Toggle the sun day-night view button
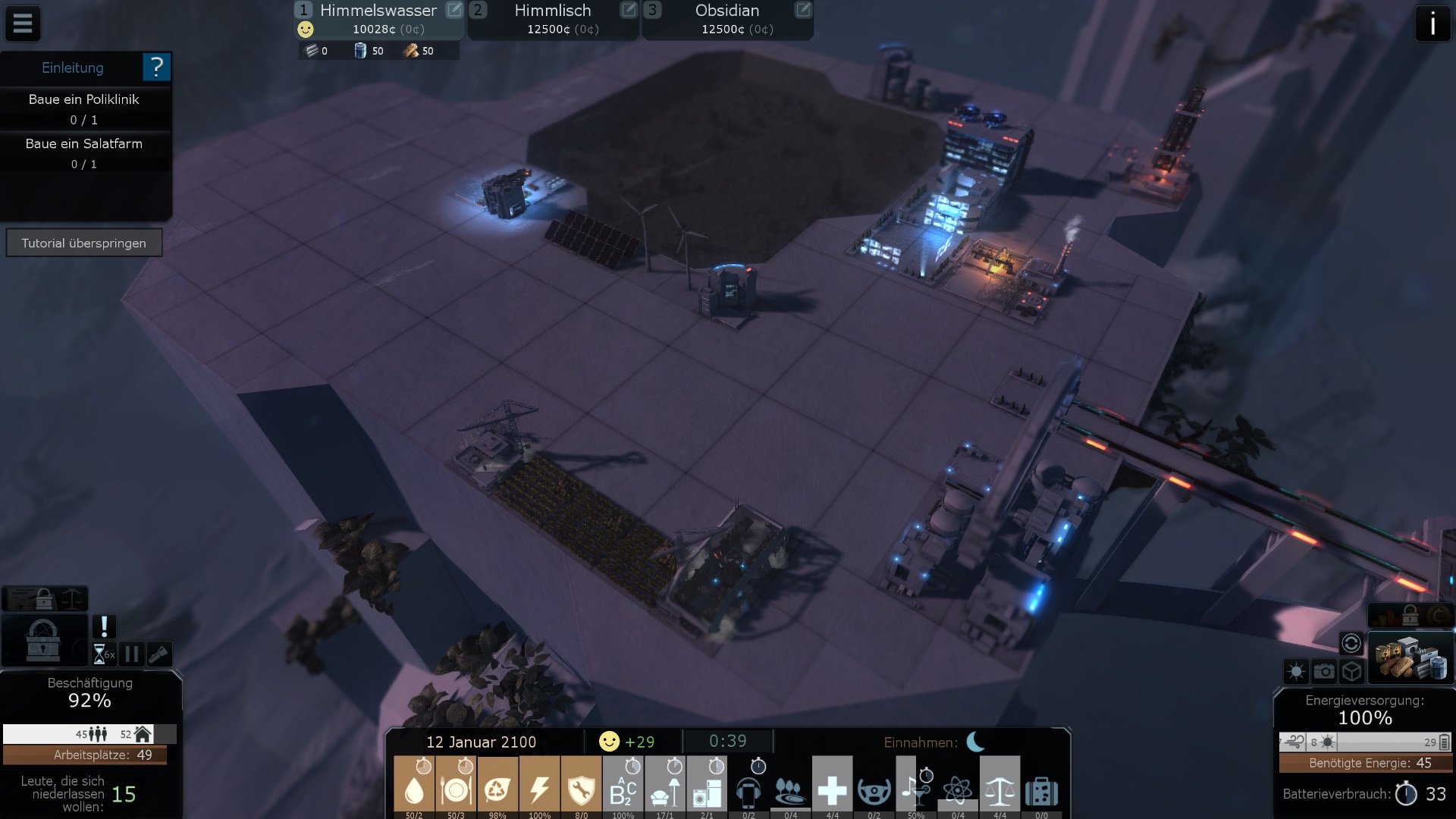 tap(1296, 671)
